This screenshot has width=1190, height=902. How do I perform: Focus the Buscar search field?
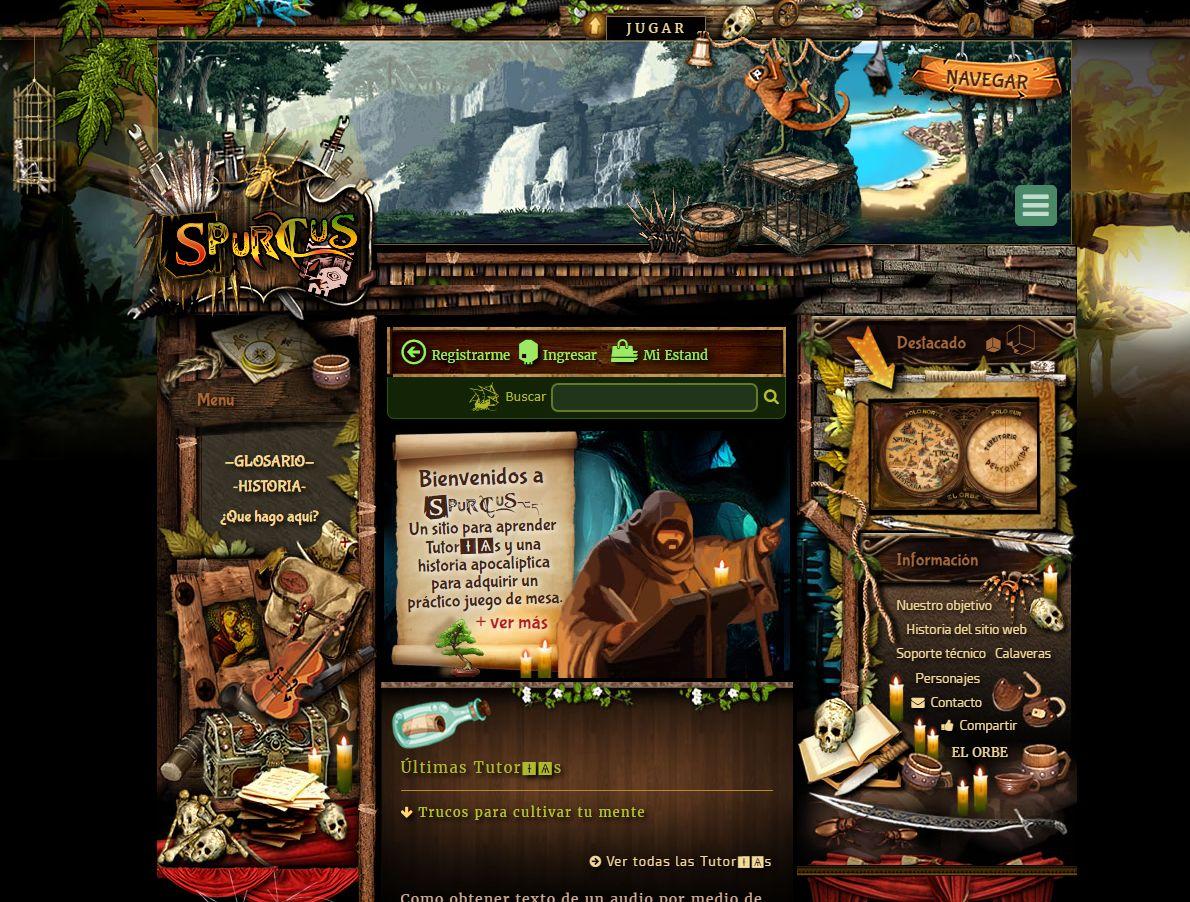click(654, 397)
